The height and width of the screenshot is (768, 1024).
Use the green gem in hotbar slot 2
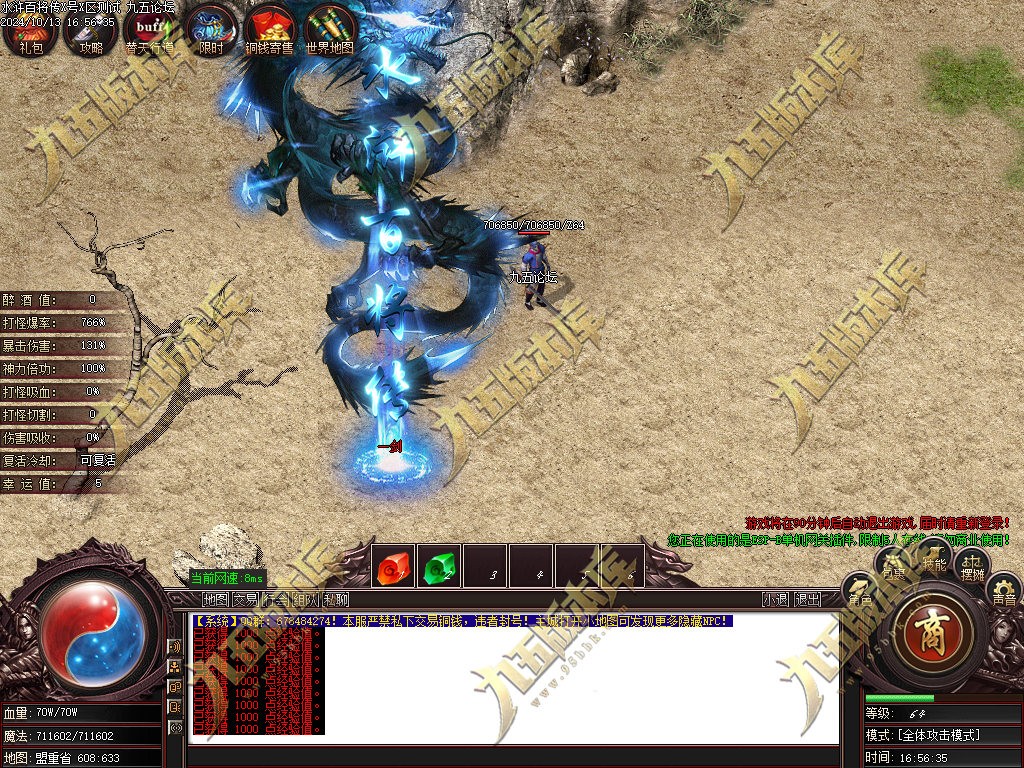click(438, 567)
